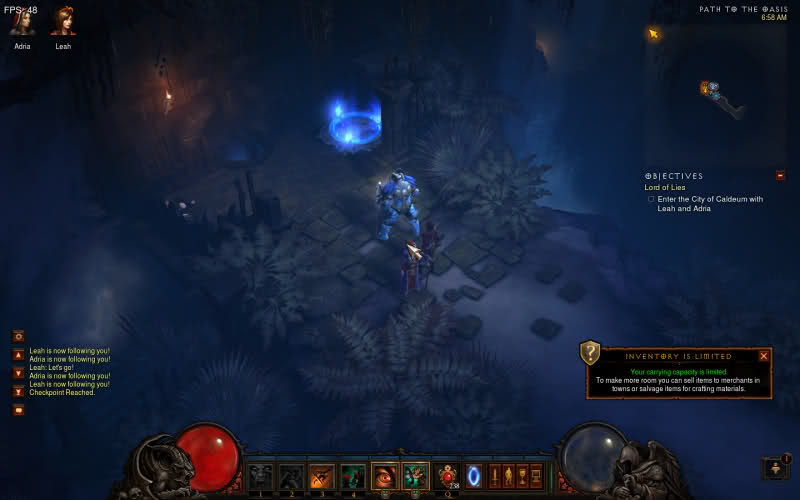Open the skills menu sword button
The image size is (800, 500).
493,476
